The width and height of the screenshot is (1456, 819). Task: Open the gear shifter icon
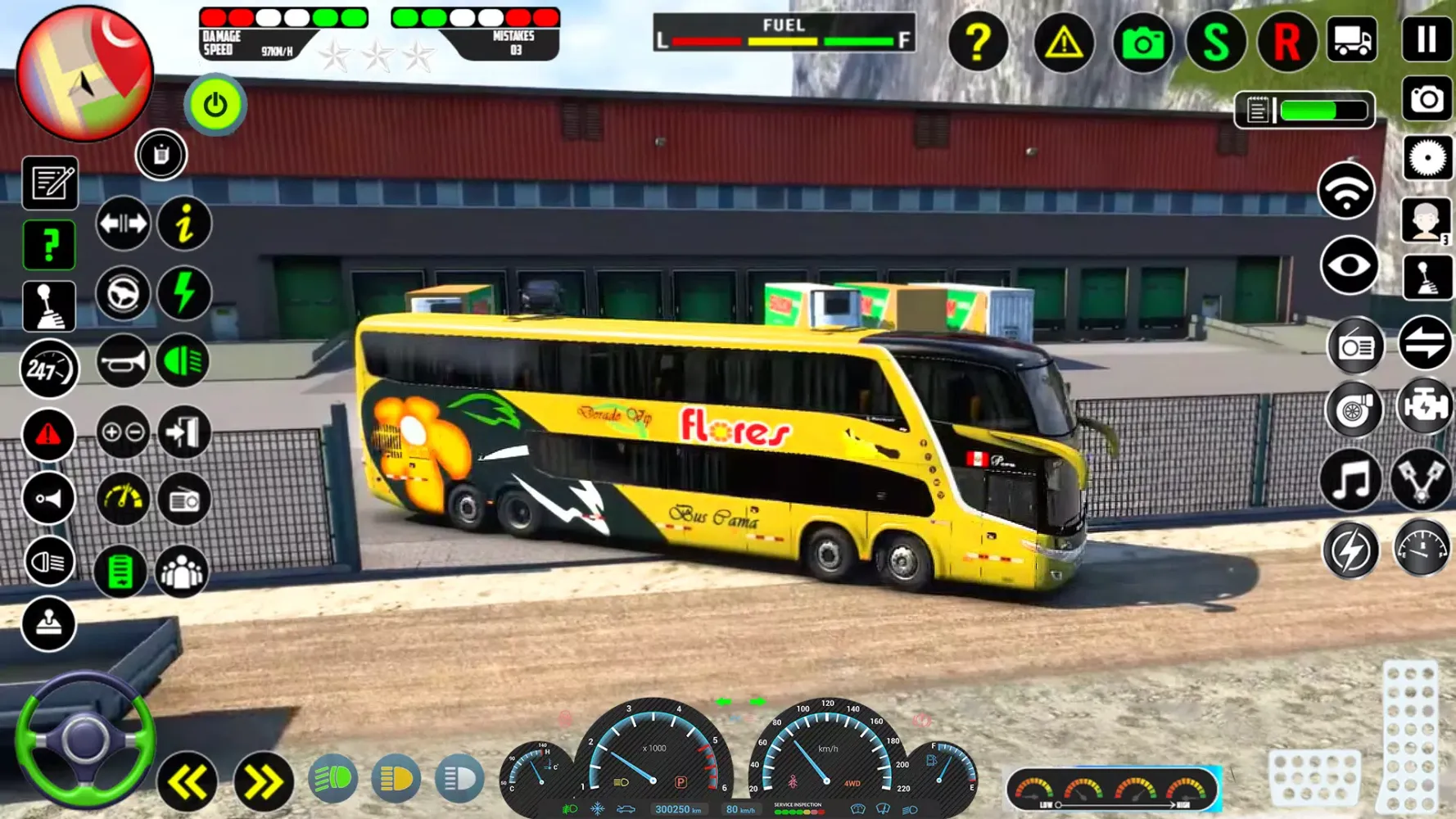point(49,305)
